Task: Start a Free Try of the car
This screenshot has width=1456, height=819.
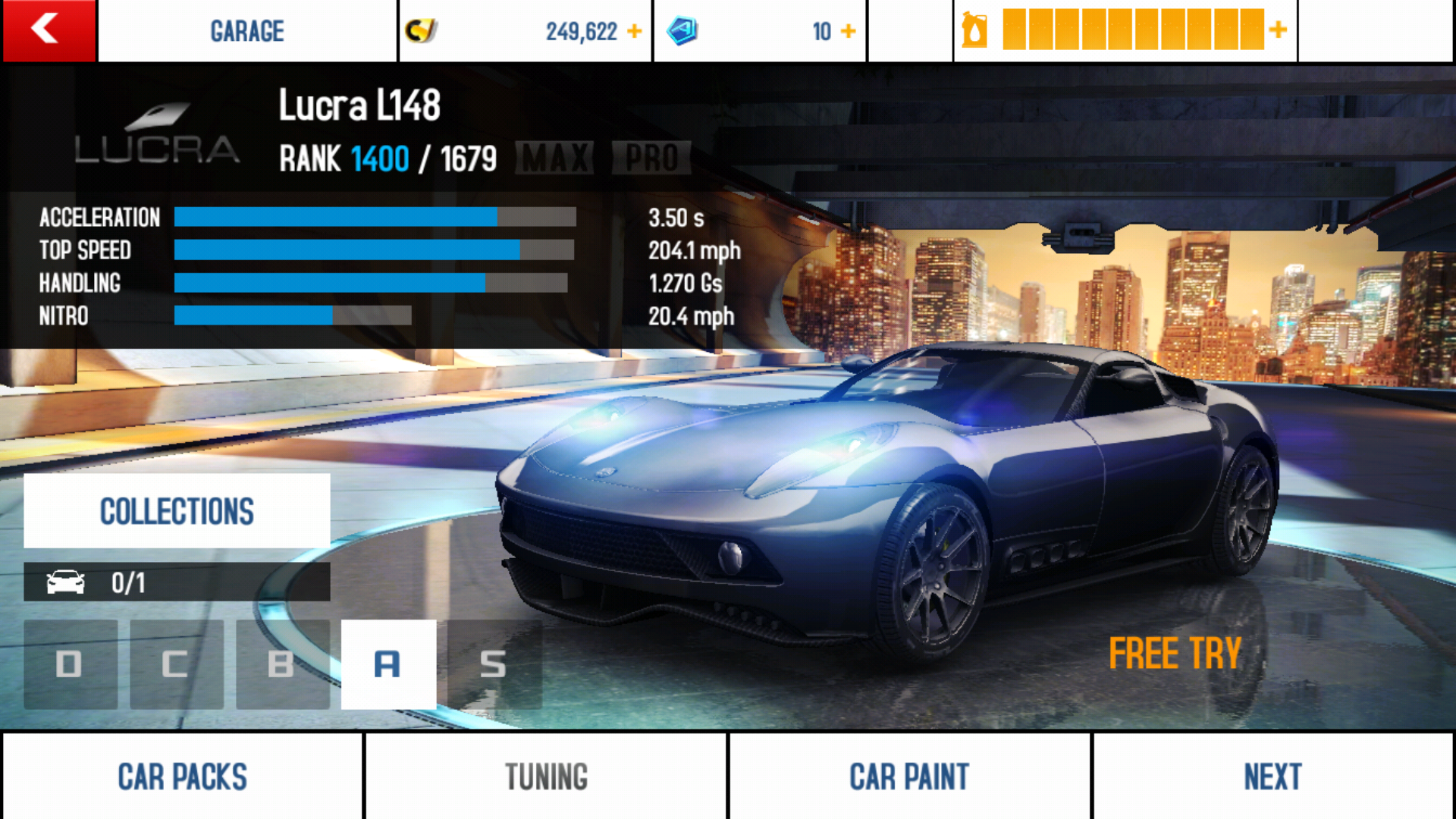Action: tap(1175, 654)
